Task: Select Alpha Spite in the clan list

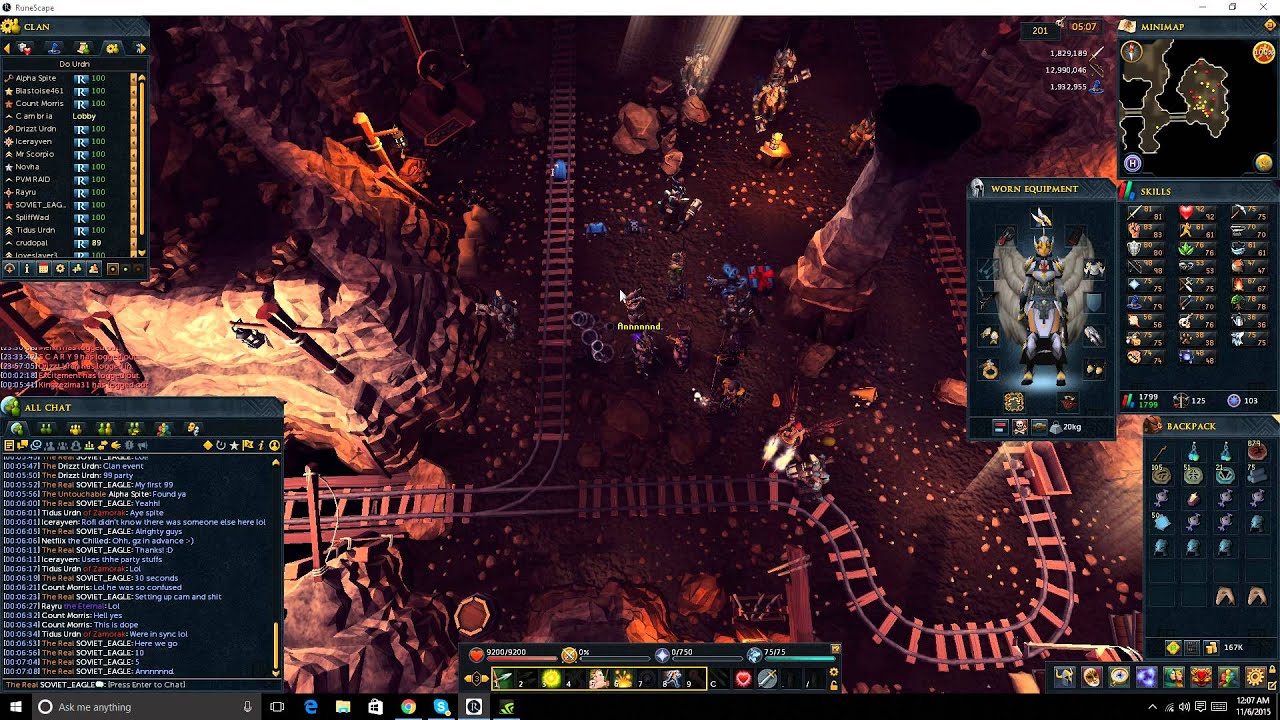Action: tap(36, 78)
